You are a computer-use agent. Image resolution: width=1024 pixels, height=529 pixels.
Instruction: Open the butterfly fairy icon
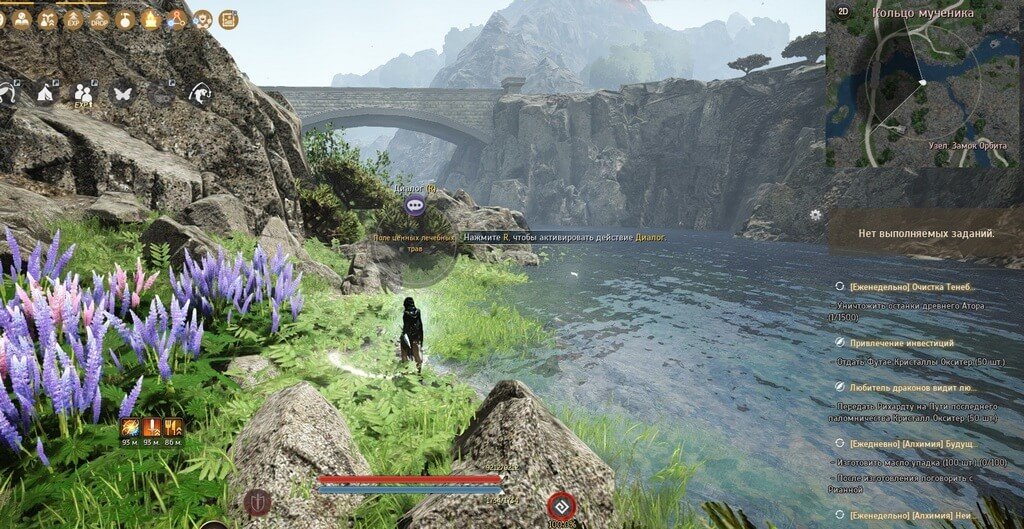(123, 93)
